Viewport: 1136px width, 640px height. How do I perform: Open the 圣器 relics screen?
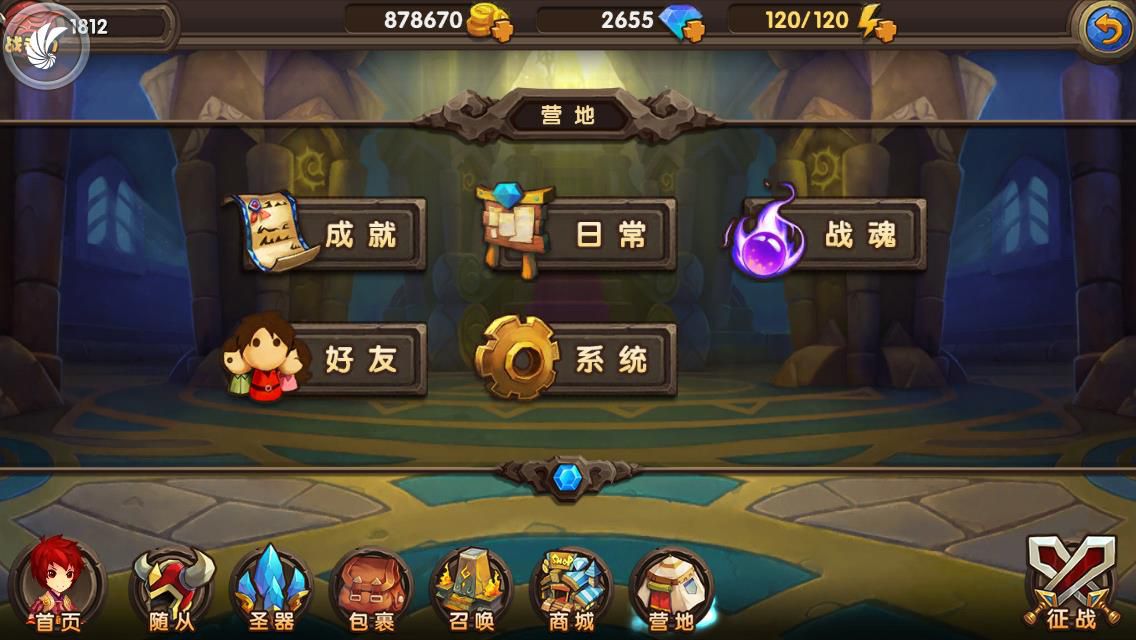point(272,592)
